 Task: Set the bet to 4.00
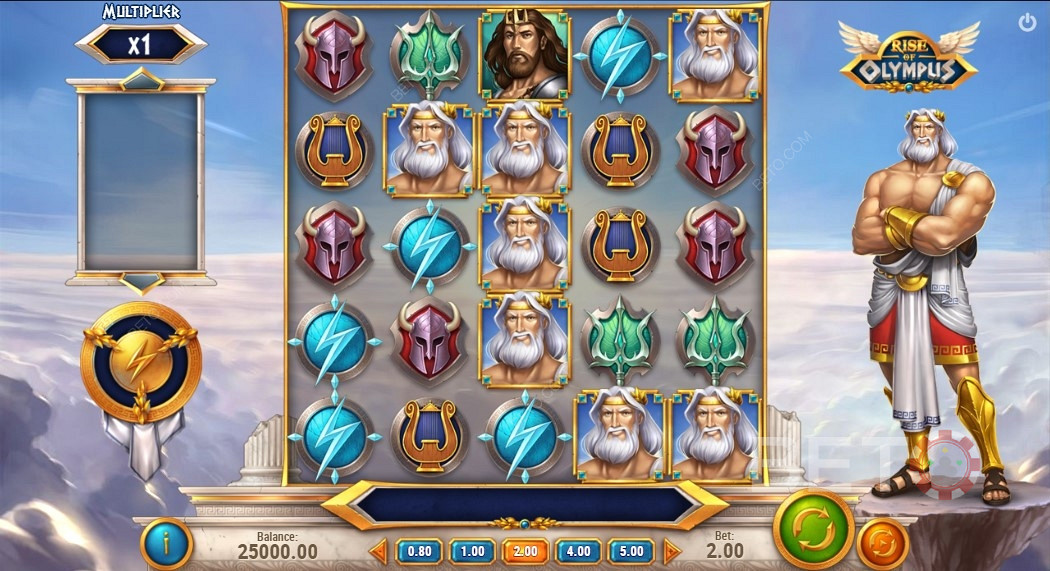click(x=578, y=551)
